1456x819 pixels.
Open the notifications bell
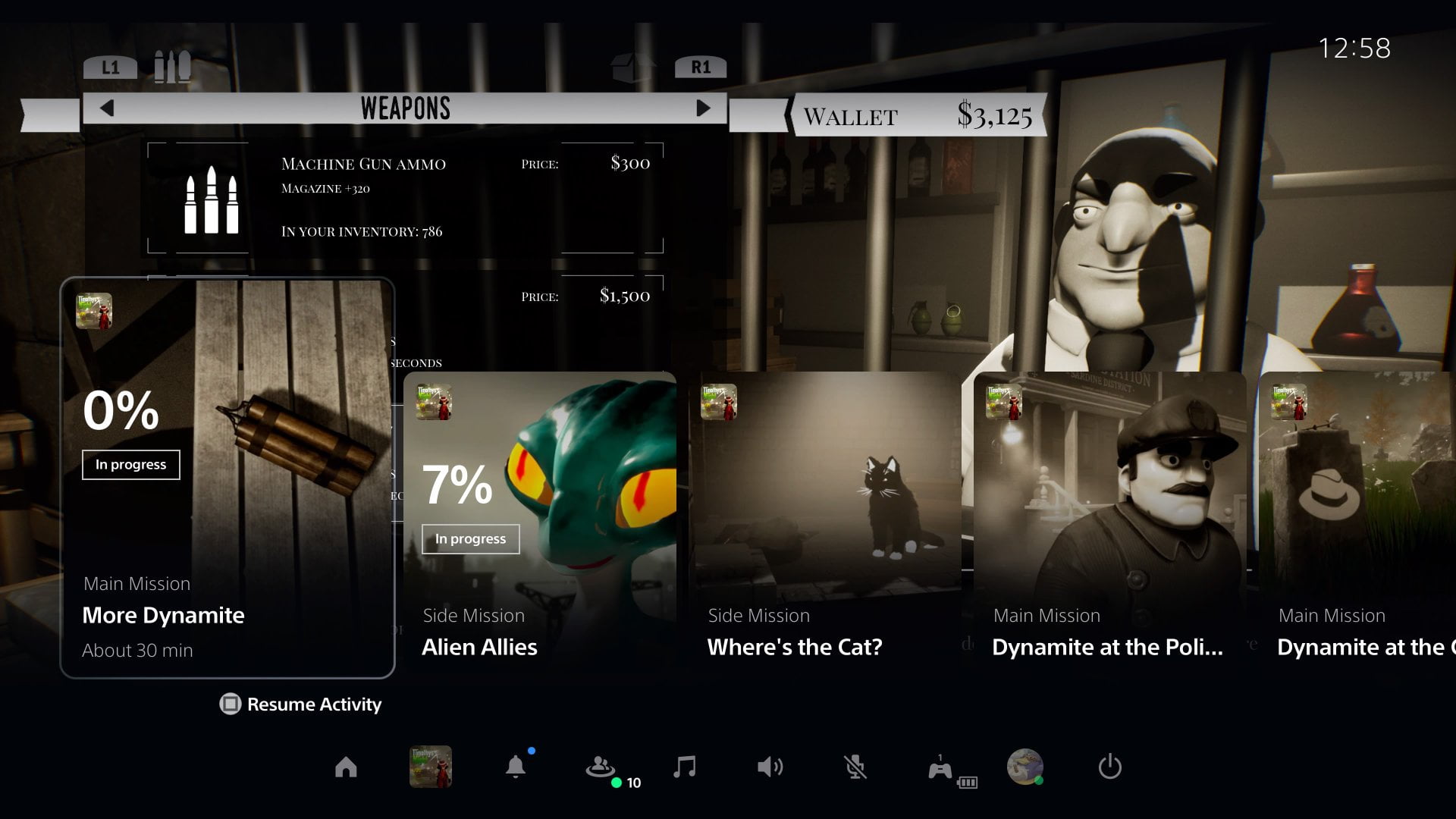click(x=516, y=767)
